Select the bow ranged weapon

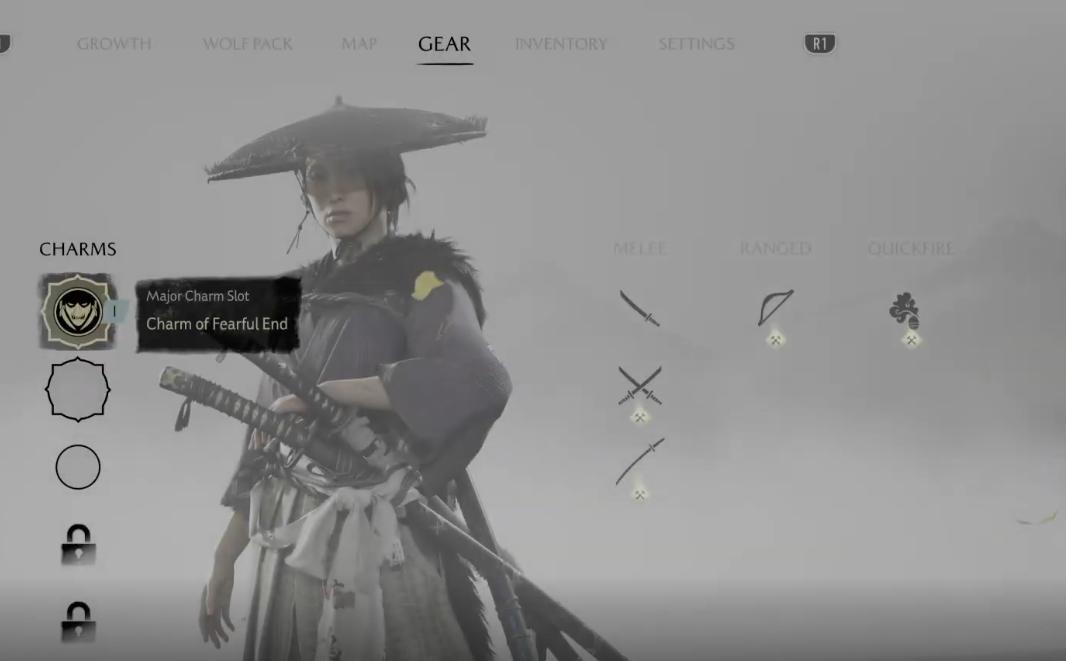tap(775, 308)
